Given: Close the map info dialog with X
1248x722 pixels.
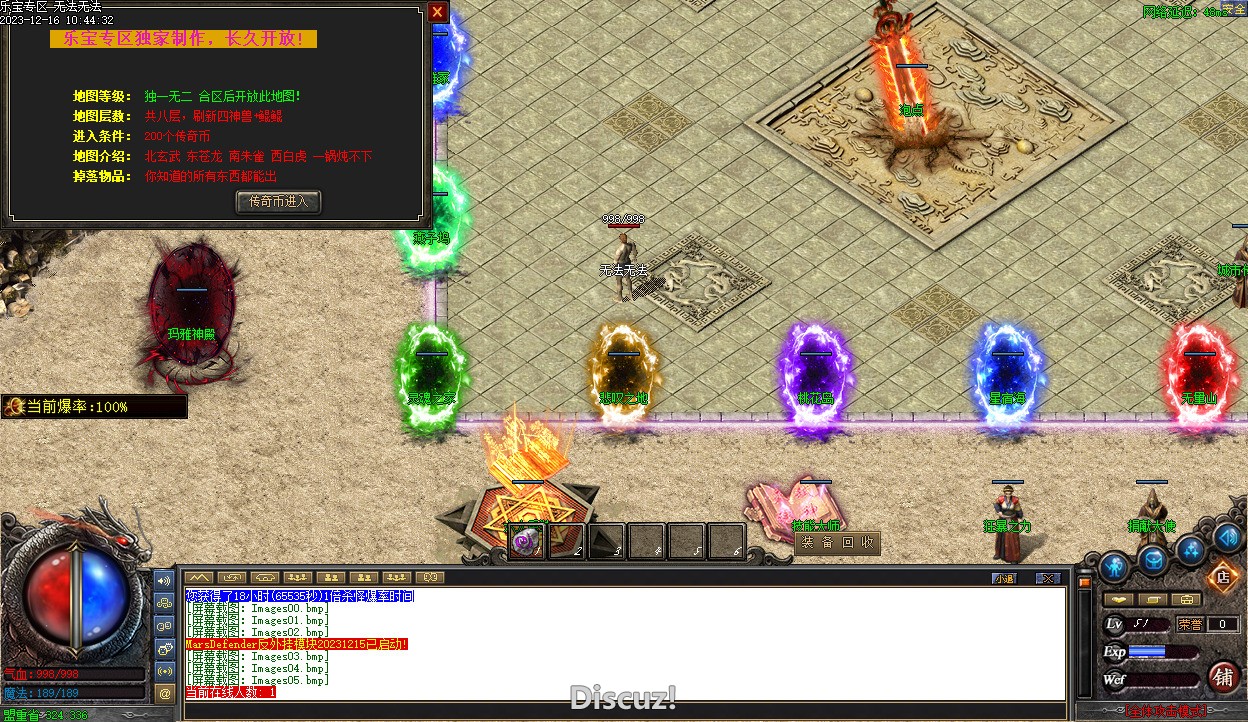Looking at the screenshot, I should coord(437,12).
